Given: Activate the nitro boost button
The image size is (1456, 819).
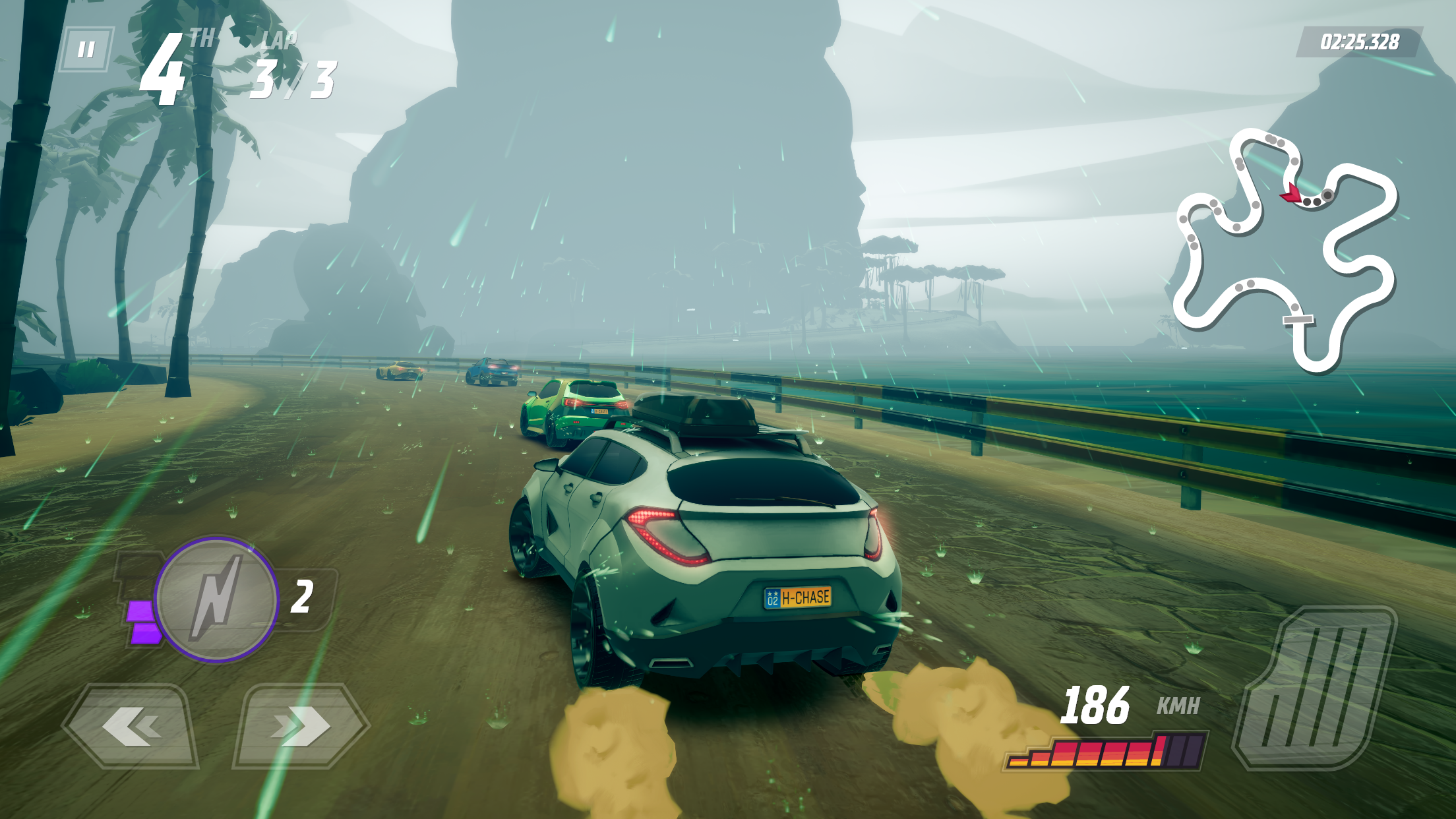Looking at the screenshot, I should point(216,599).
